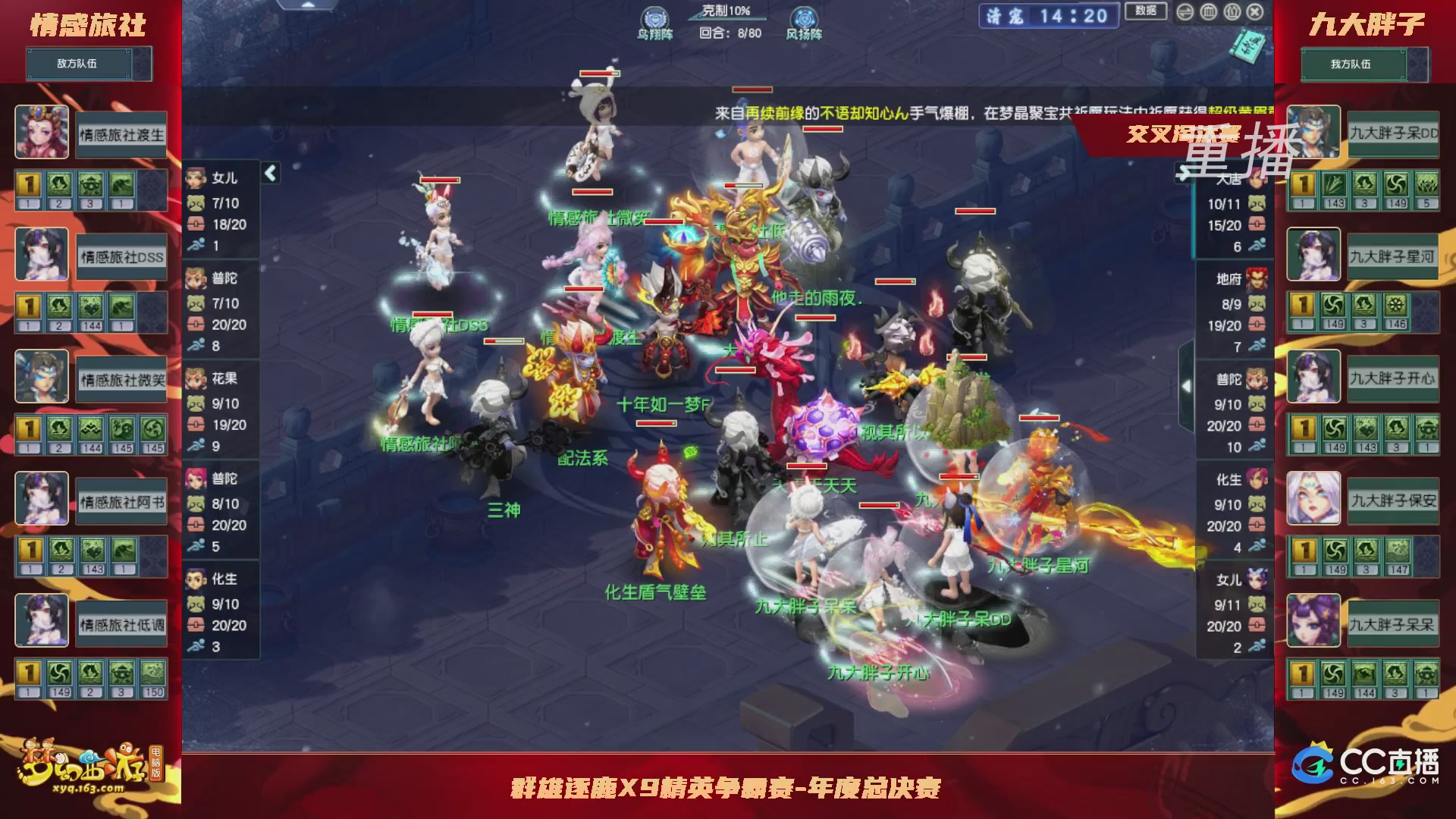Click the 风扬阵 formation icon
This screenshot has height=819, width=1456.
pos(806,17)
